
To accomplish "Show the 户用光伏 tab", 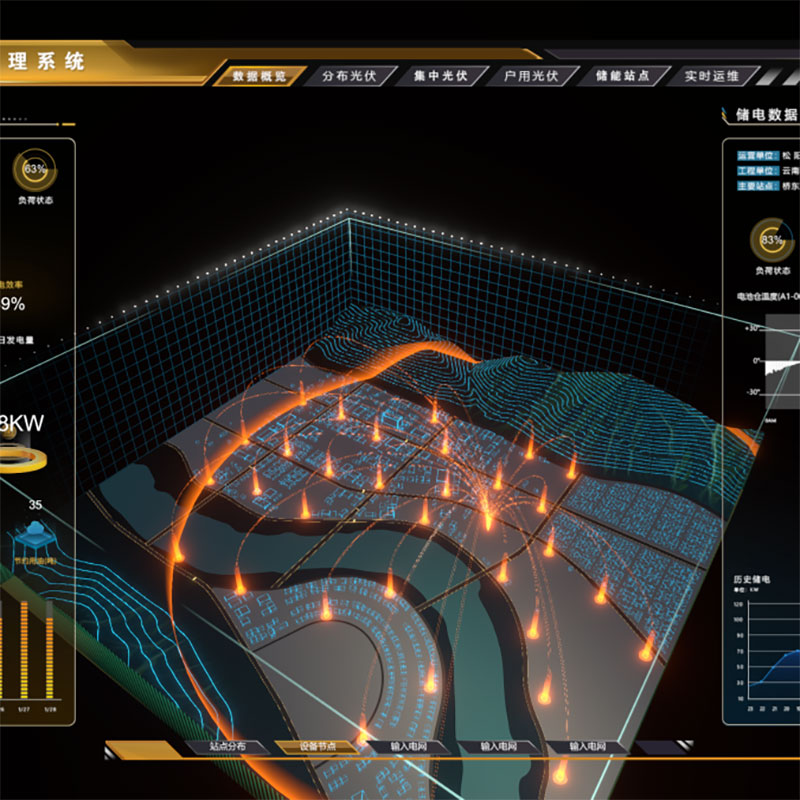I will 531,76.
